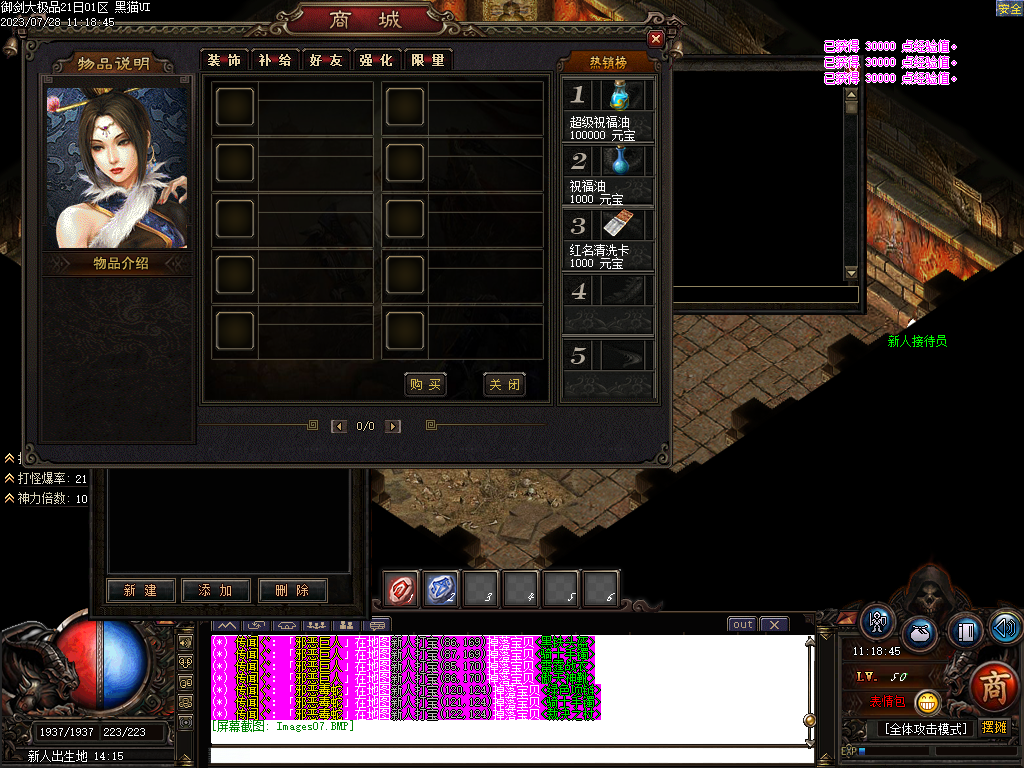The height and width of the screenshot is (768, 1024).
Task: Switch to the 限量 limited tab
Action: (x=428, y=60)
